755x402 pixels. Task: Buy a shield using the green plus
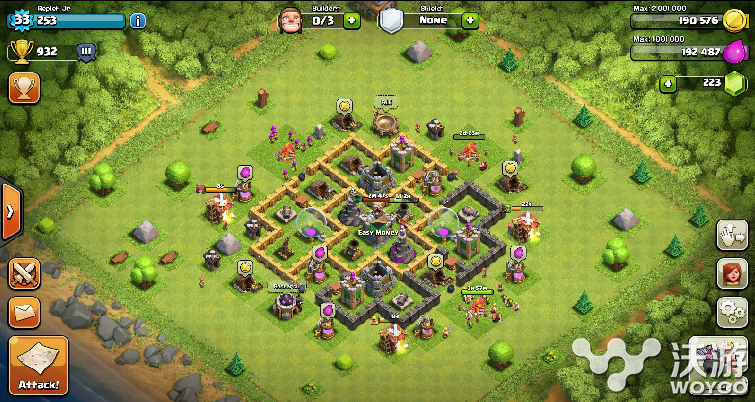click(469, 20)
